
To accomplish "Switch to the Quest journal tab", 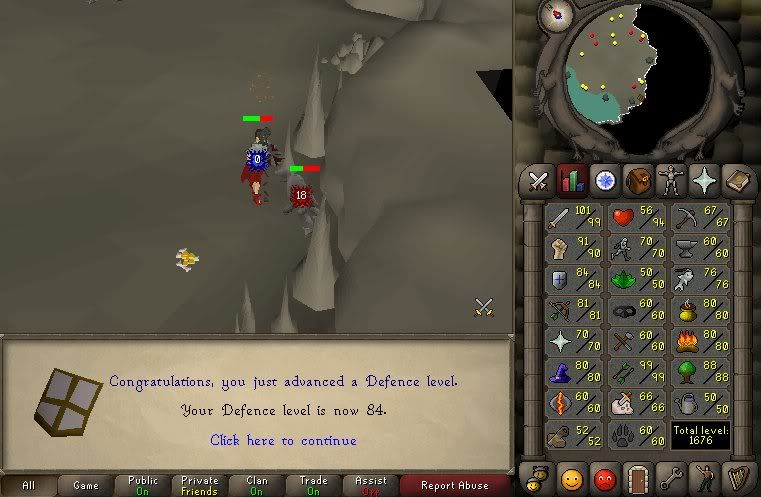I will click(604, 181).
